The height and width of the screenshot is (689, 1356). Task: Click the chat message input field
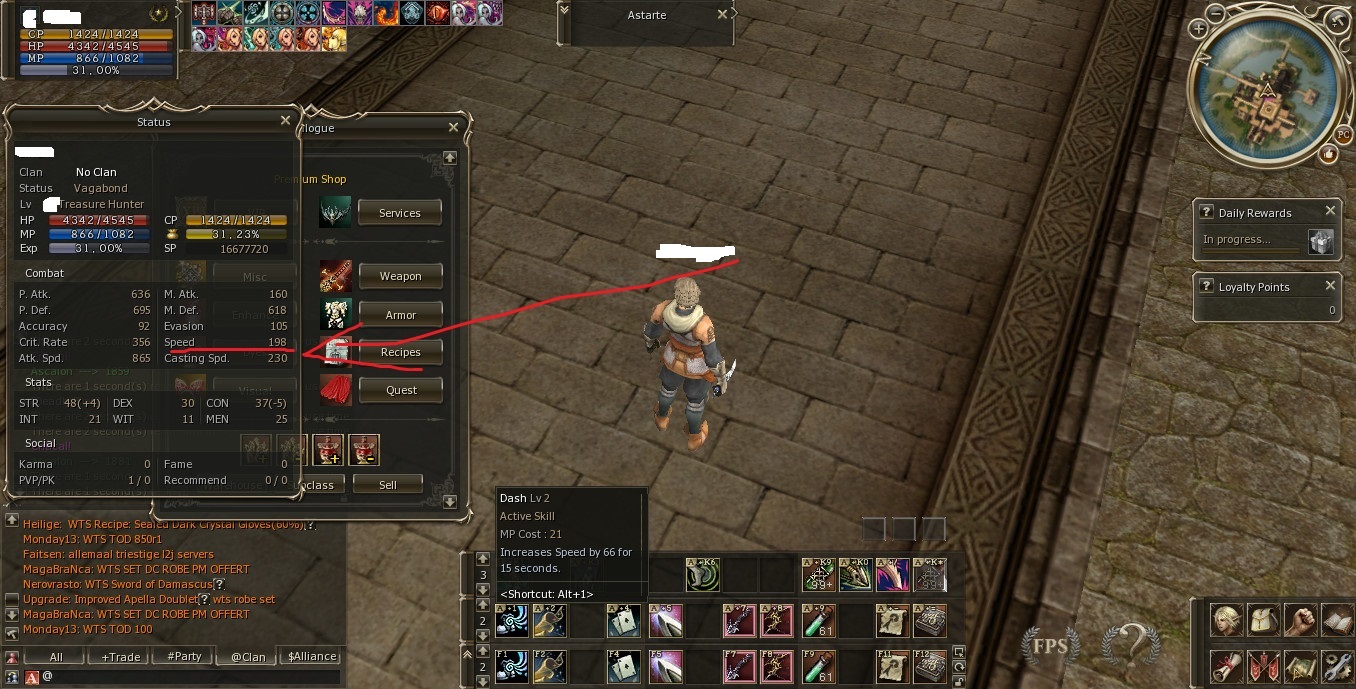190,677
